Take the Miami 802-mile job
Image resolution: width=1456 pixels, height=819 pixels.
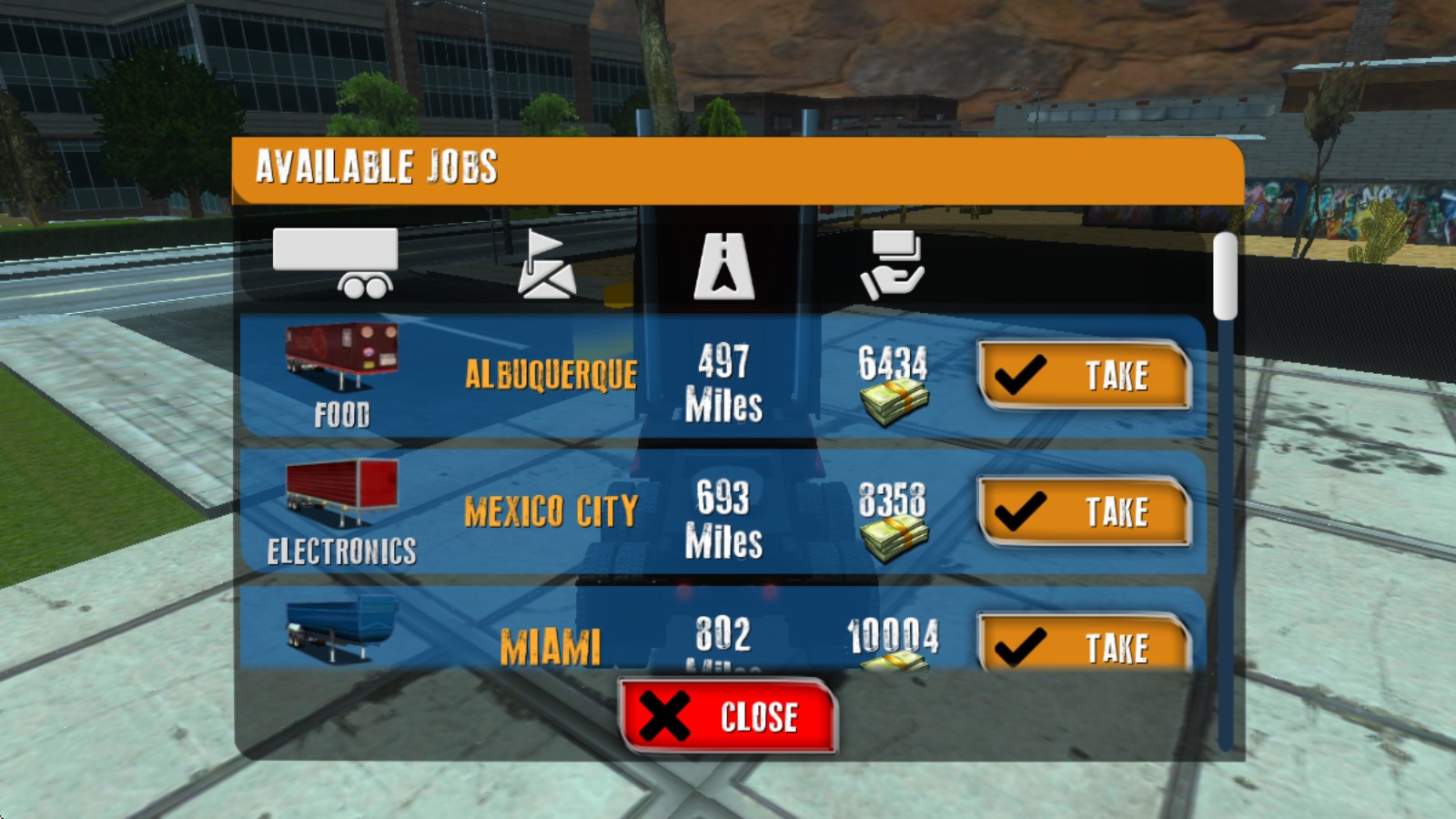click(x=1084, y=644)
